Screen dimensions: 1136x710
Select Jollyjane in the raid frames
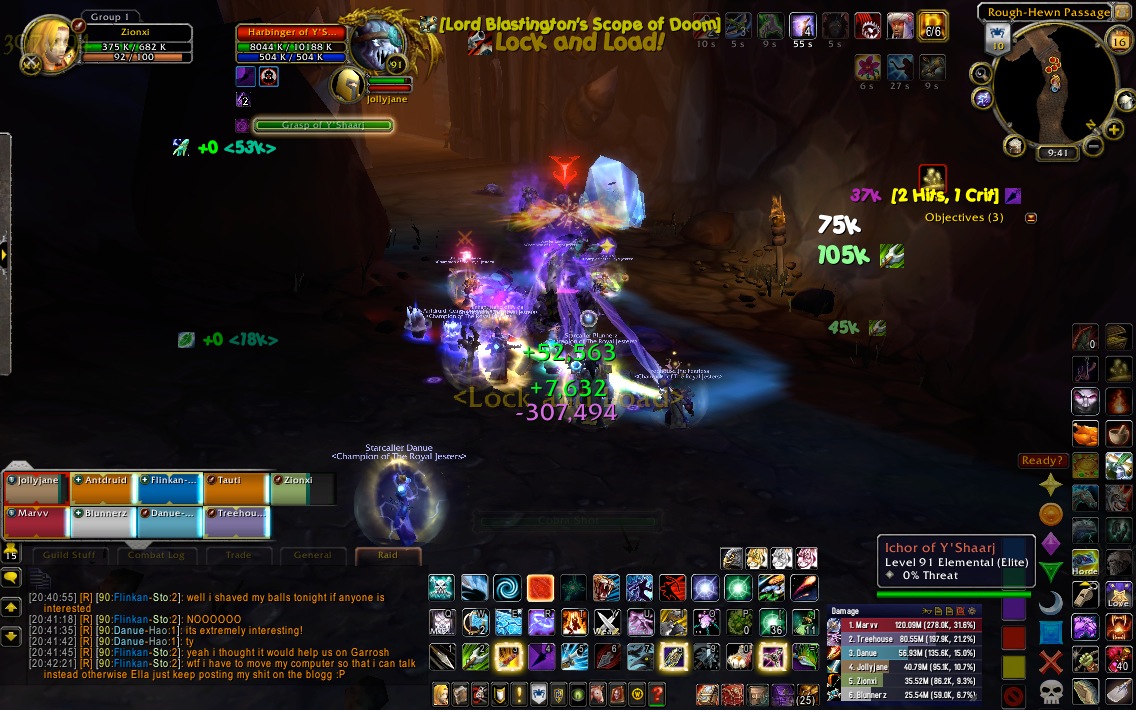[x=36, y=487]
